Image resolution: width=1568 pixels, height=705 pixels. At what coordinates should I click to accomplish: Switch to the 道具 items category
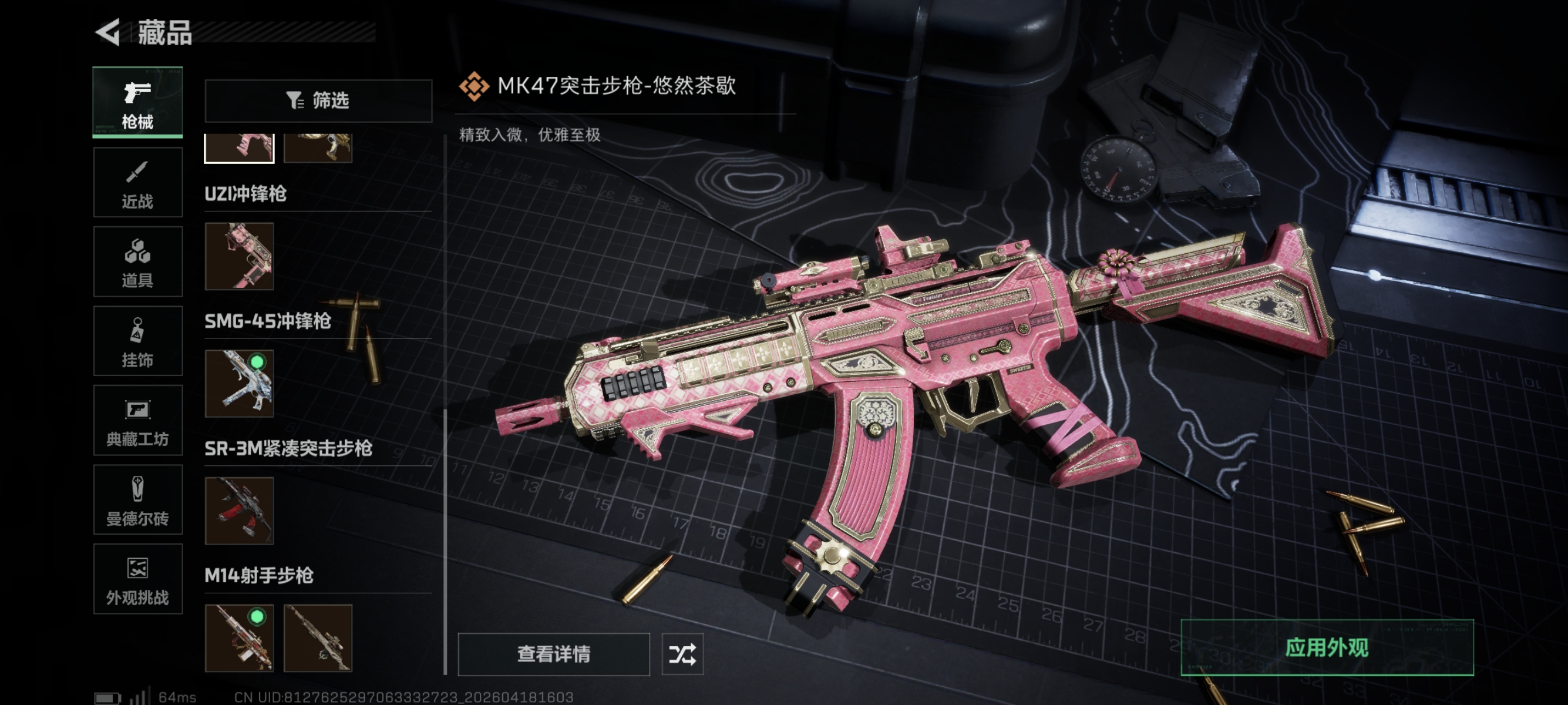coord(137,261)
